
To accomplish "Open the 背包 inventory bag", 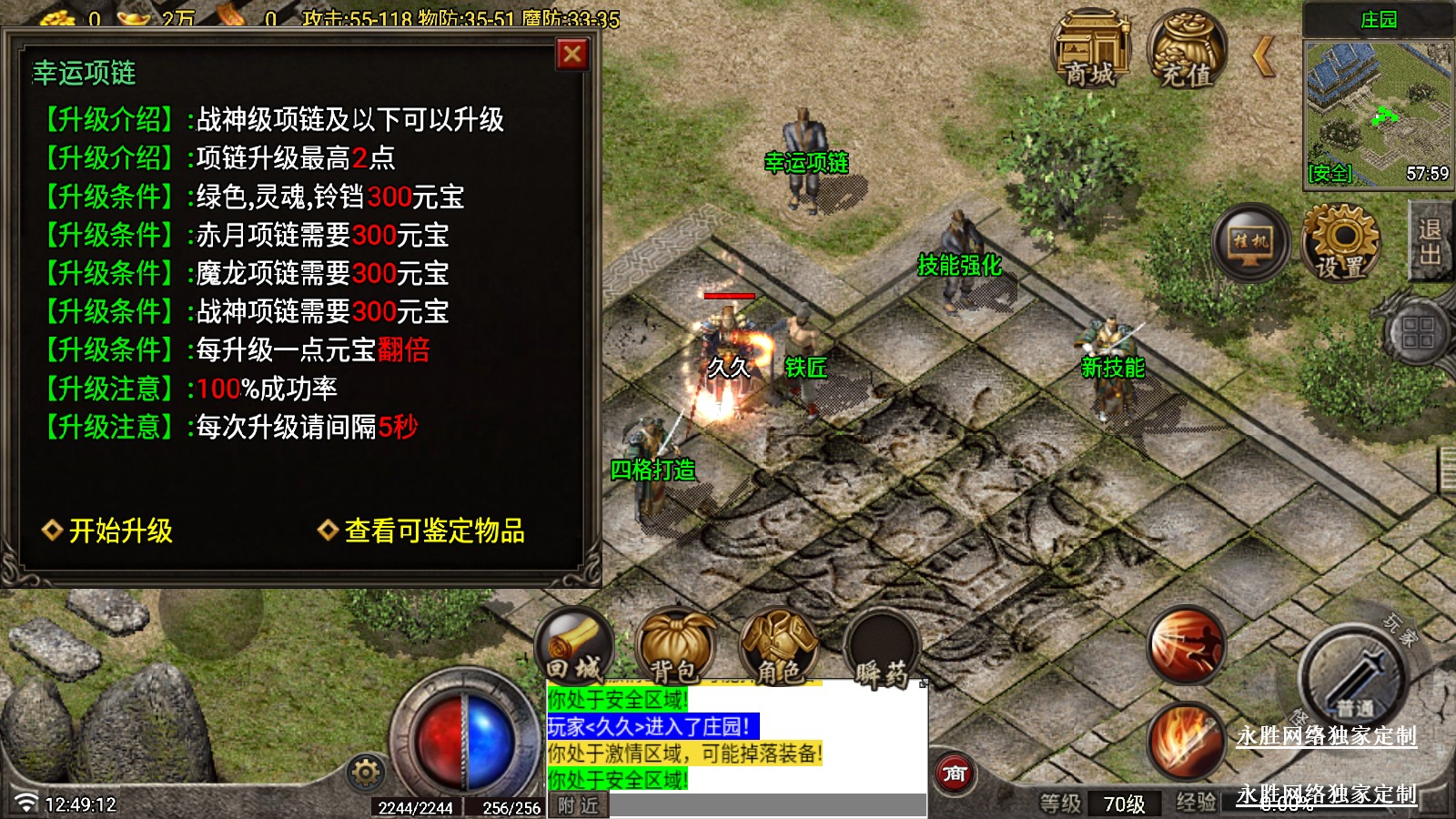I will click(675, 647).
